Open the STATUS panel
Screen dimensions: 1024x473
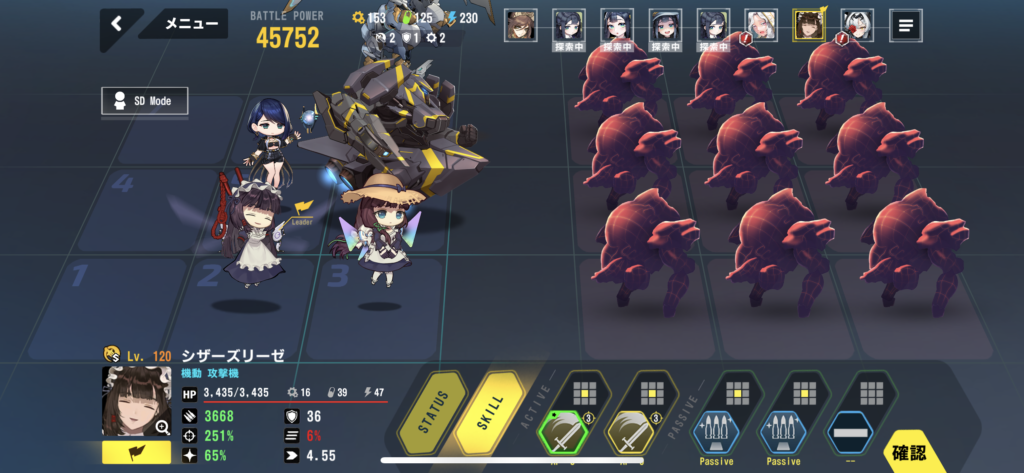point(434,412)
